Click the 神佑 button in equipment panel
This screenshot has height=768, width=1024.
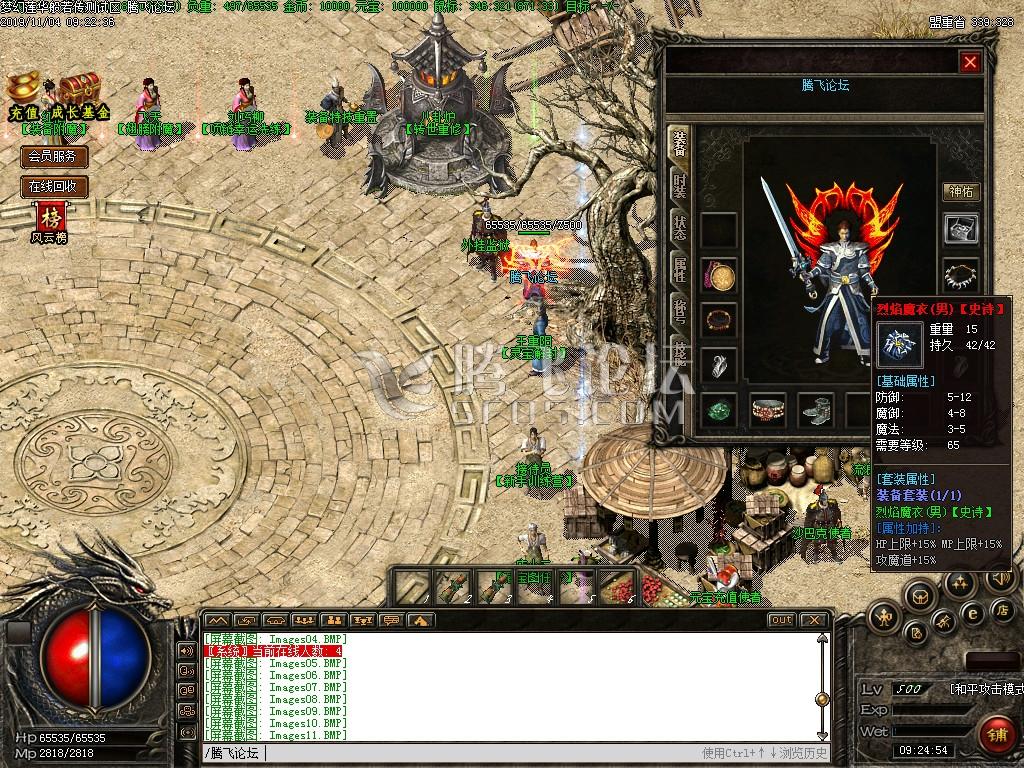[961, 191]
